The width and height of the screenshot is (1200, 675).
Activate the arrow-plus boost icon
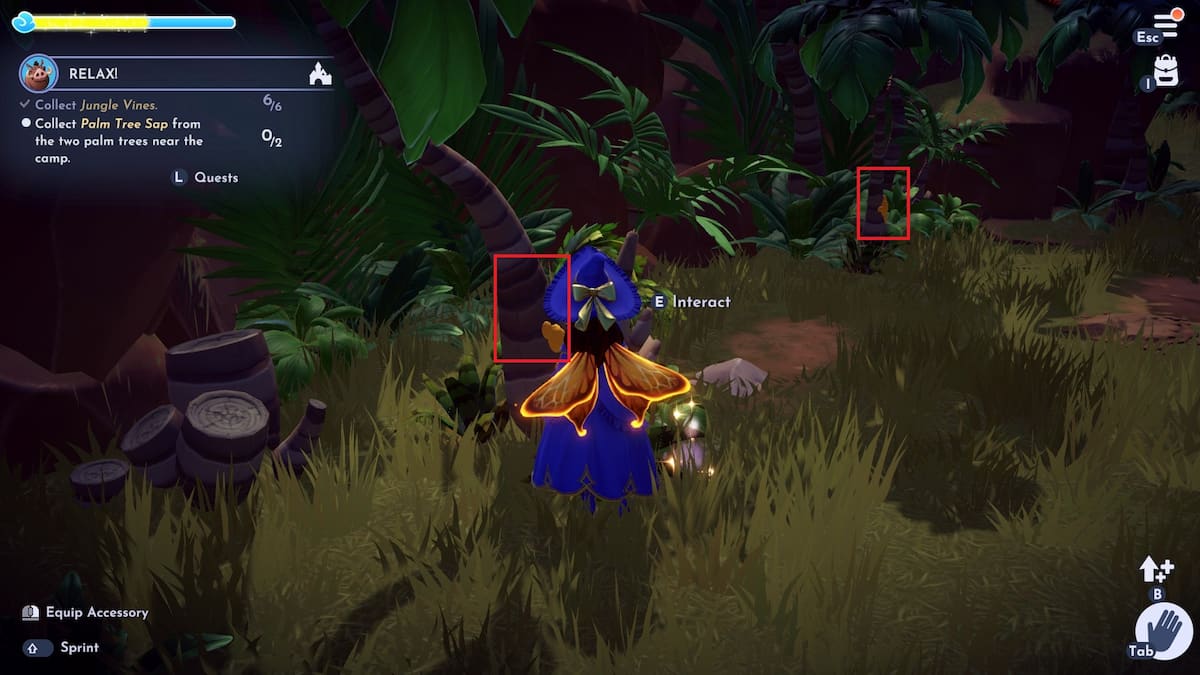pyautogui.click(x=1156, y=570)
